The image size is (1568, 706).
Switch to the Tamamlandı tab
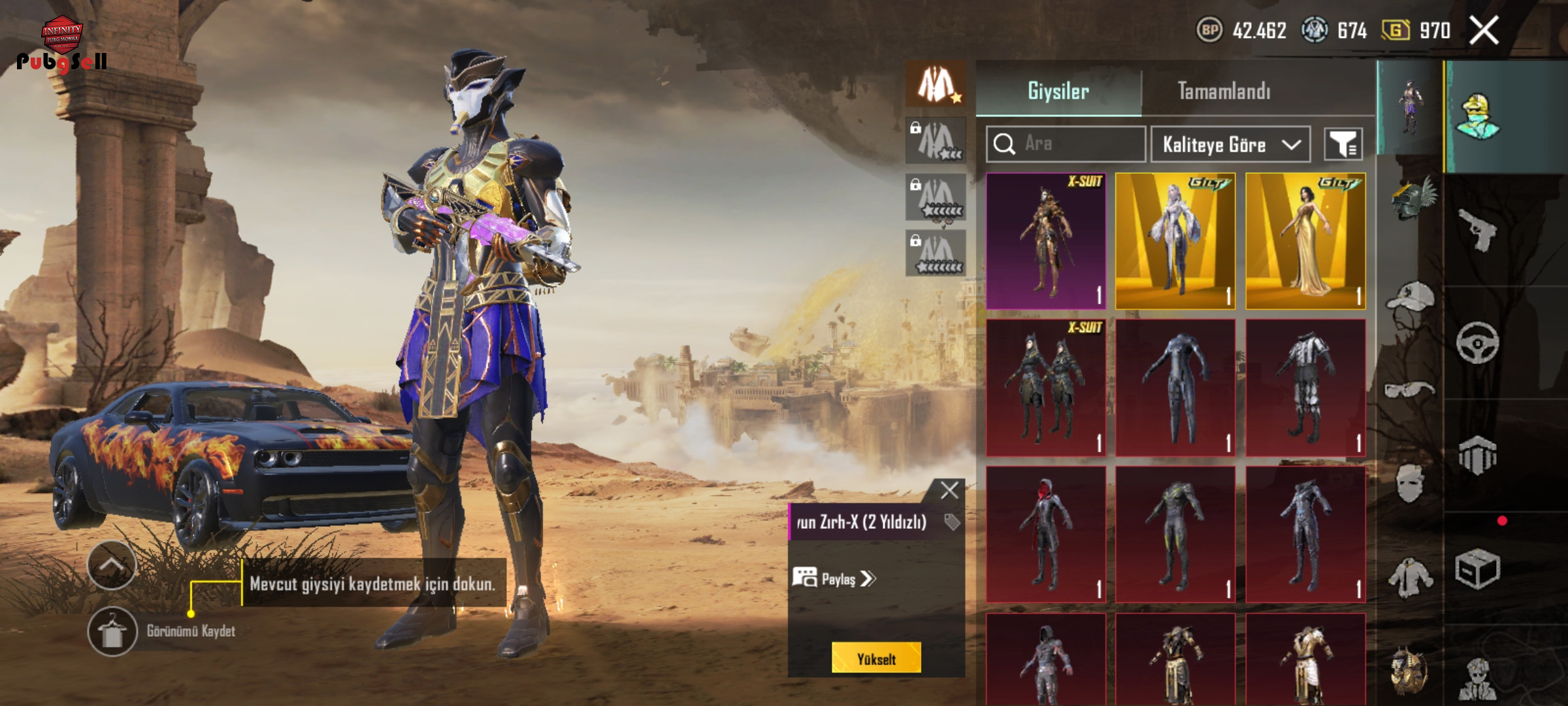pos(1224,91)
